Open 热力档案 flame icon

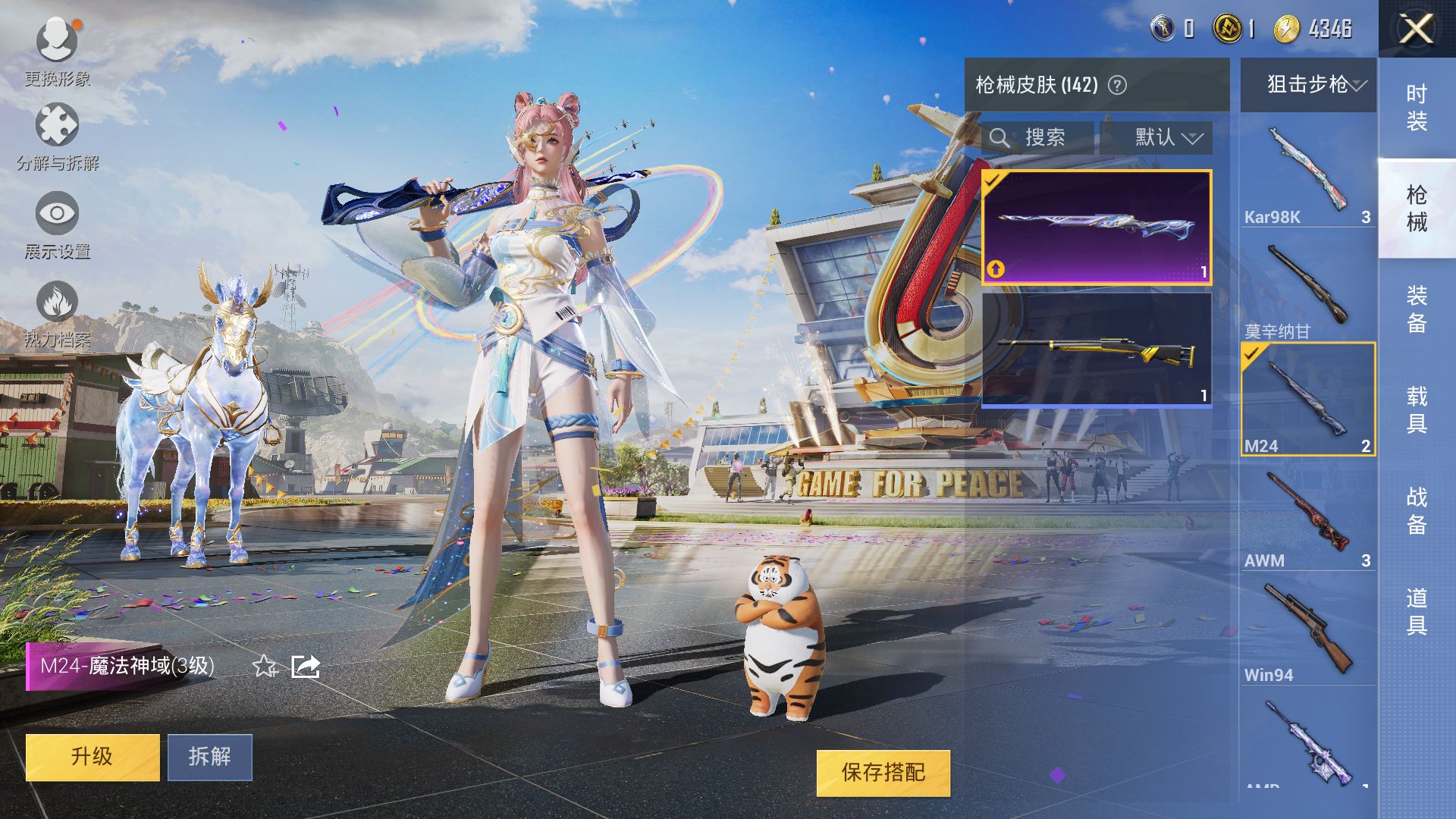coord(57,311)
